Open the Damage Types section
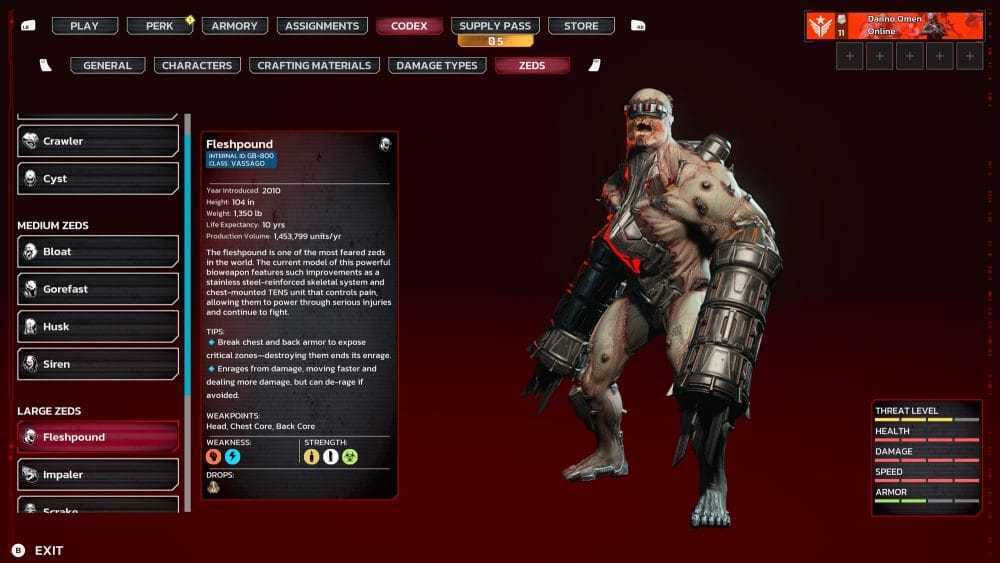 pyautogui.click(x=437, y=66)
